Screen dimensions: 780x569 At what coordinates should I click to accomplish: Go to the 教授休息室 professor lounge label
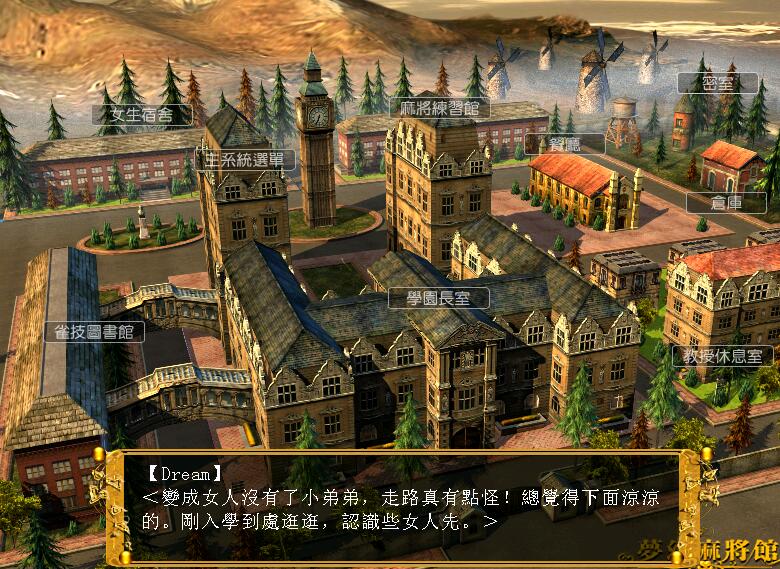722,355
